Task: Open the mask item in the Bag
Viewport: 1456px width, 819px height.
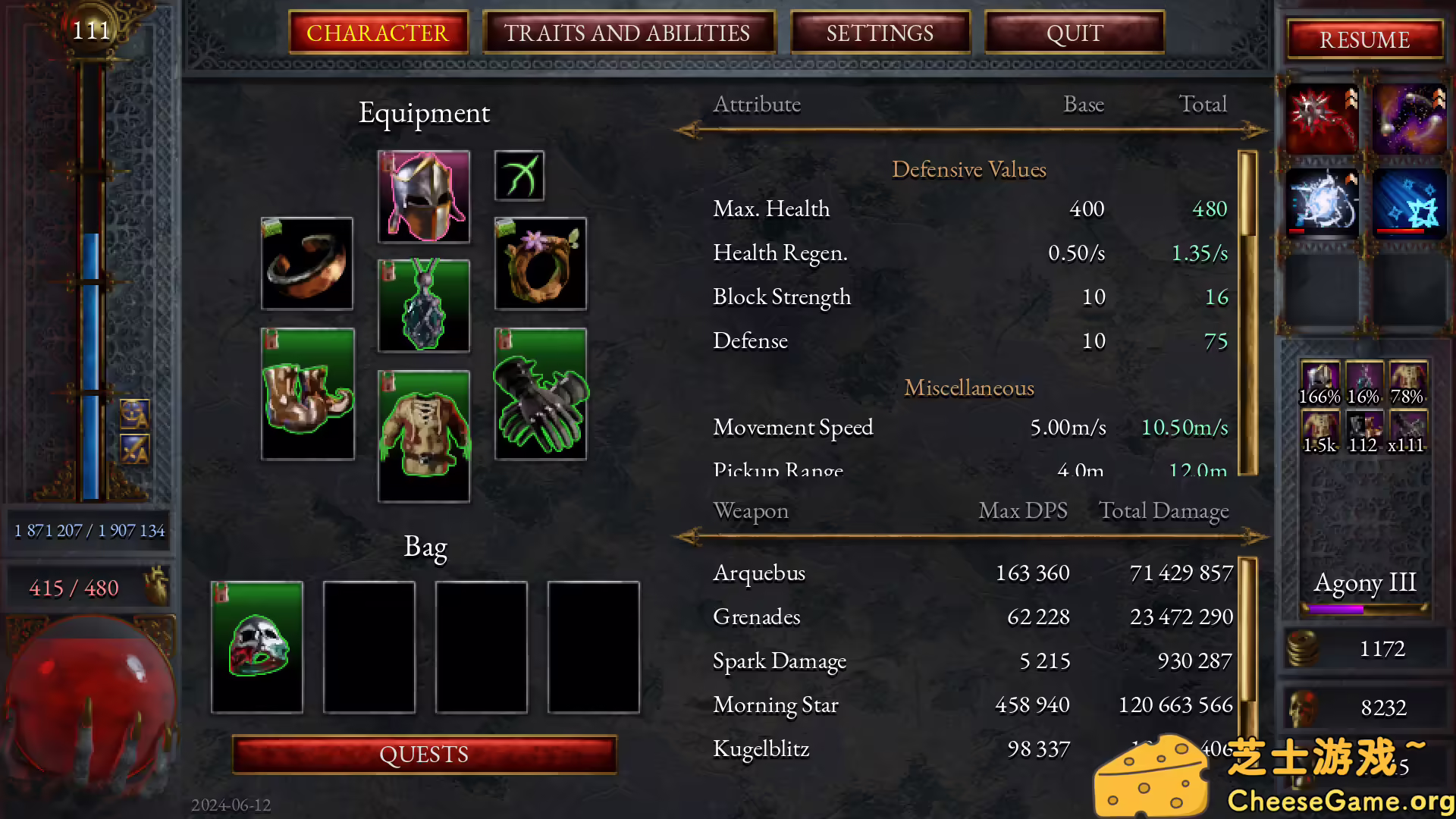Action: (257, 647)
